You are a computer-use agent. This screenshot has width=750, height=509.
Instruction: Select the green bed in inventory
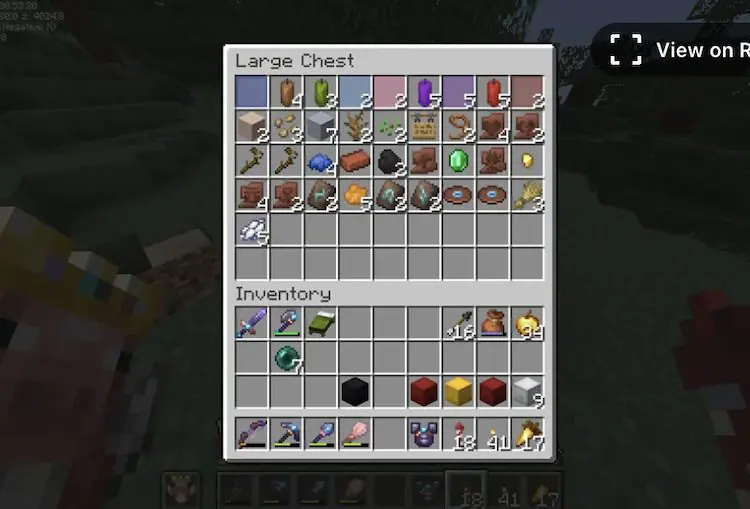click(320, 323)
